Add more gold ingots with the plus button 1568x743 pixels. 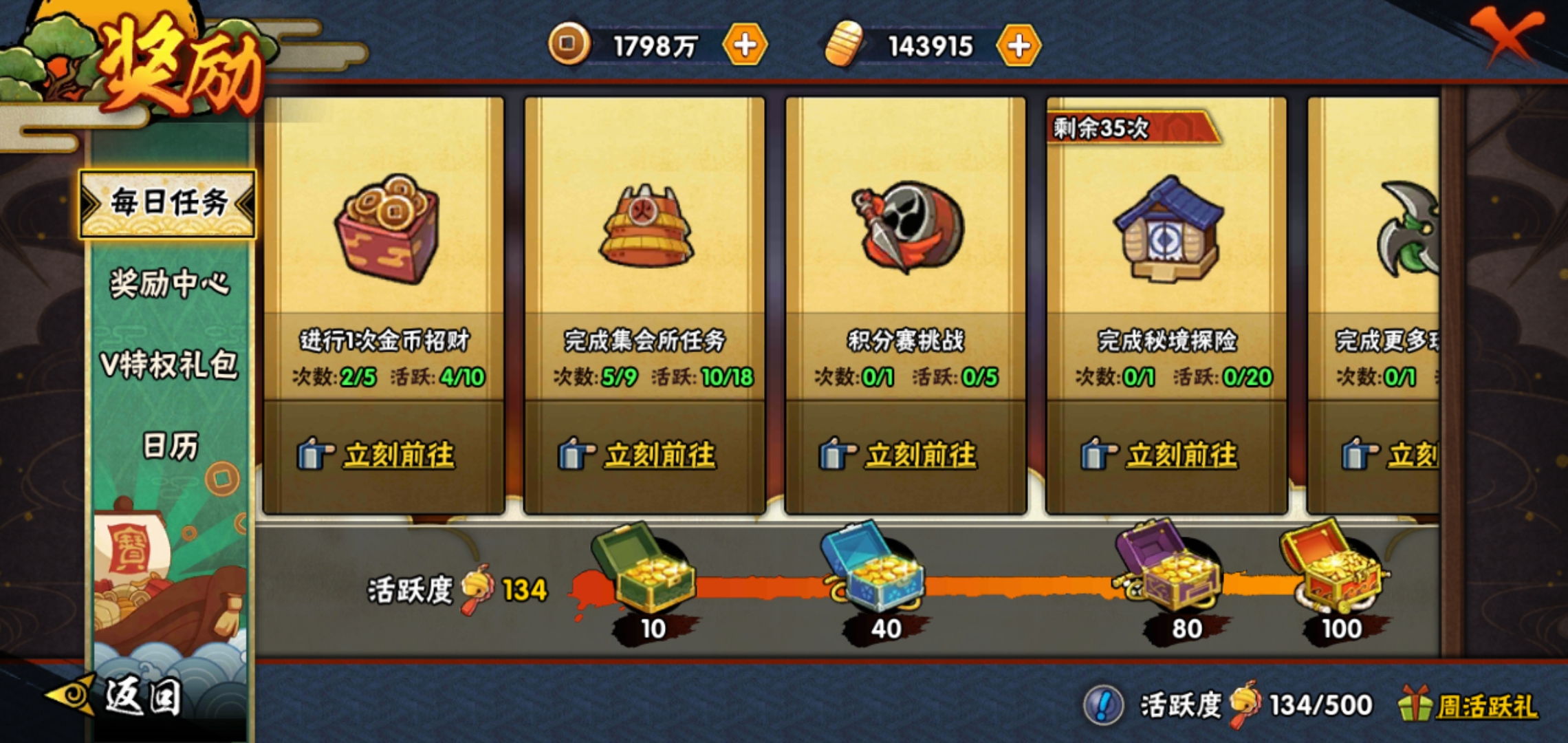pyautogui.click(x=1019, y=45)
